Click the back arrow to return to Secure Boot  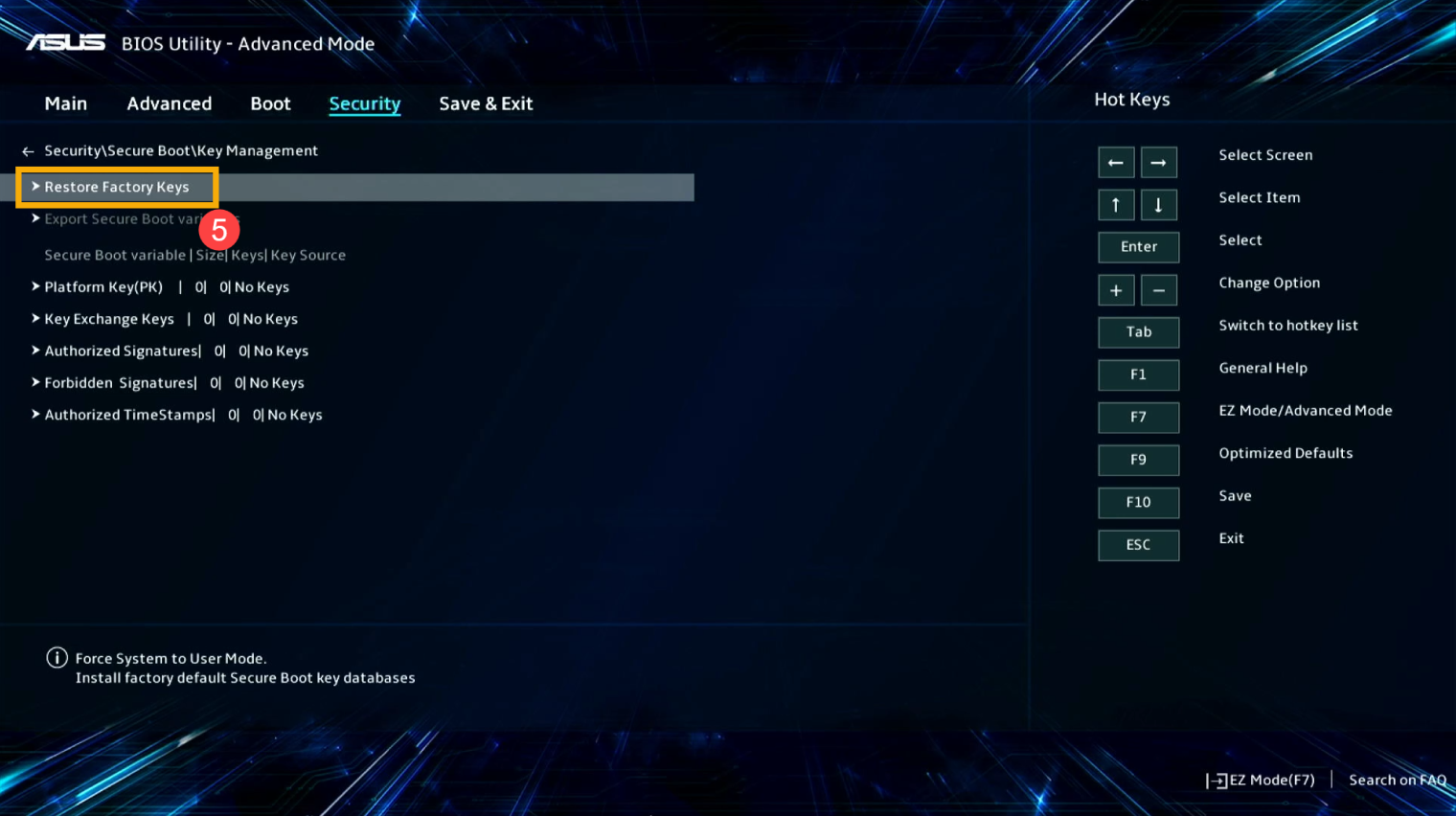click(27, 150)
